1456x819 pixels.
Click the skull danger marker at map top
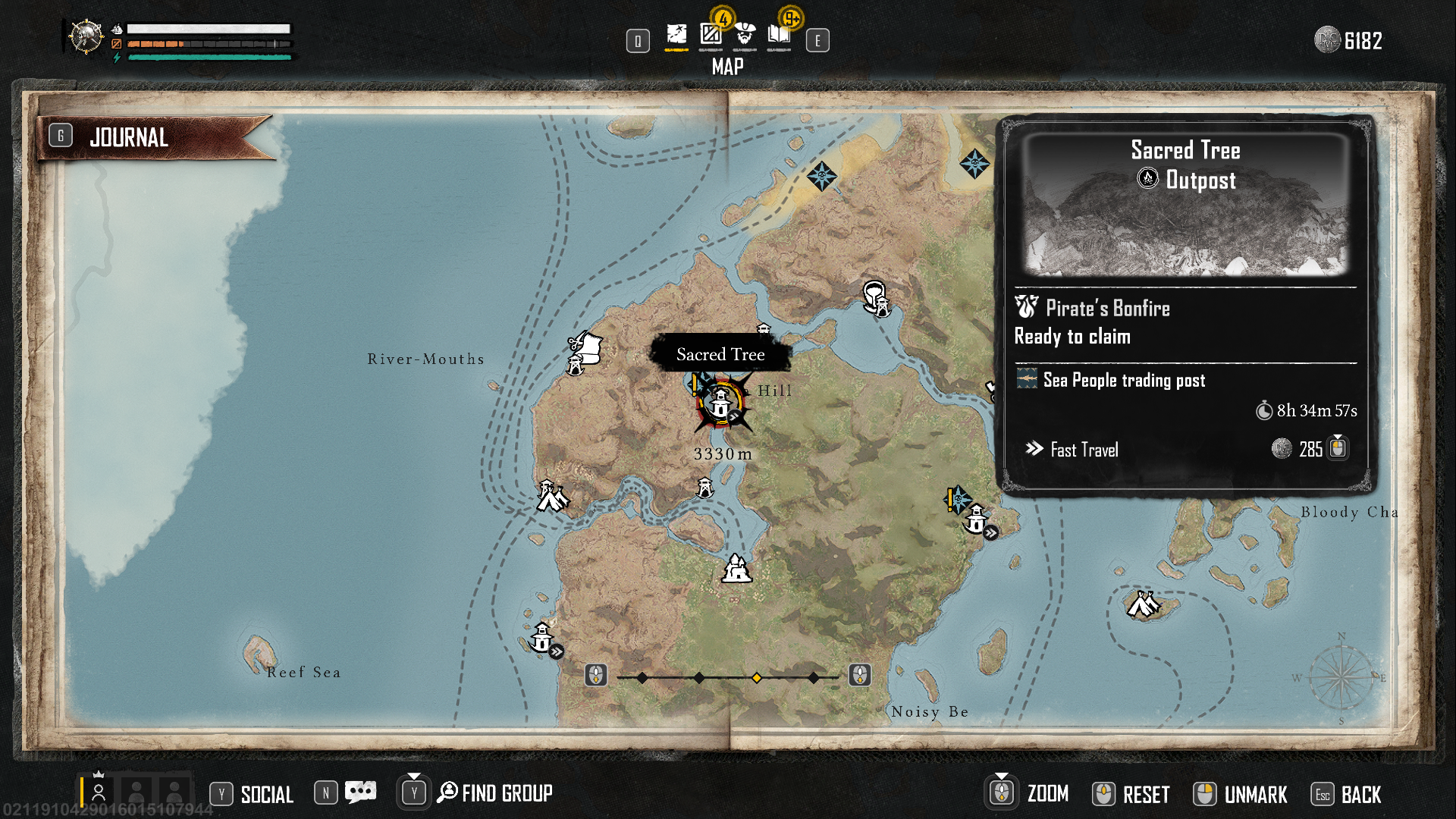click(823, 176)
